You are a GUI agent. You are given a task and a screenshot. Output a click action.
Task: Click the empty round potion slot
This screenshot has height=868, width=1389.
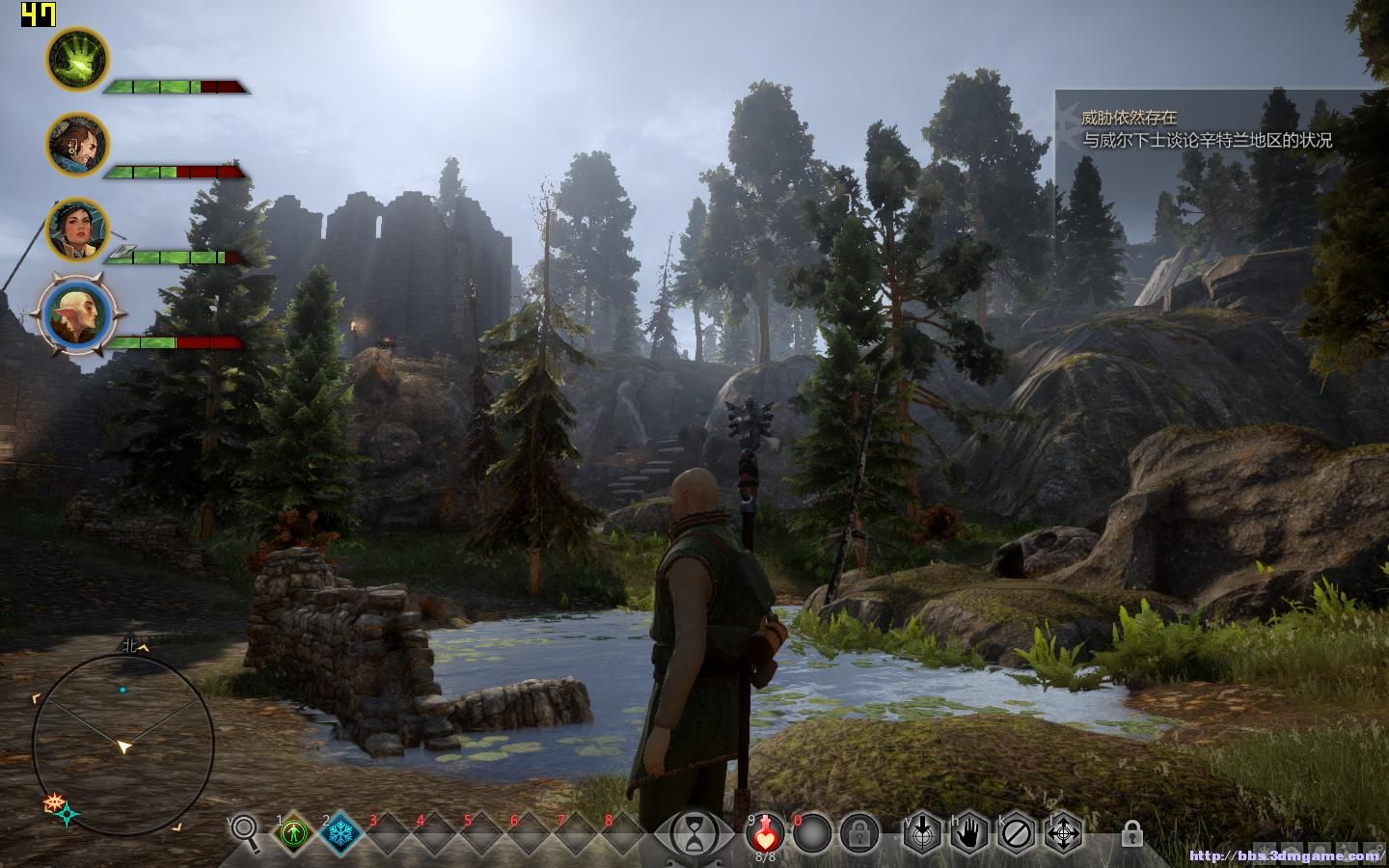point(811,832)
